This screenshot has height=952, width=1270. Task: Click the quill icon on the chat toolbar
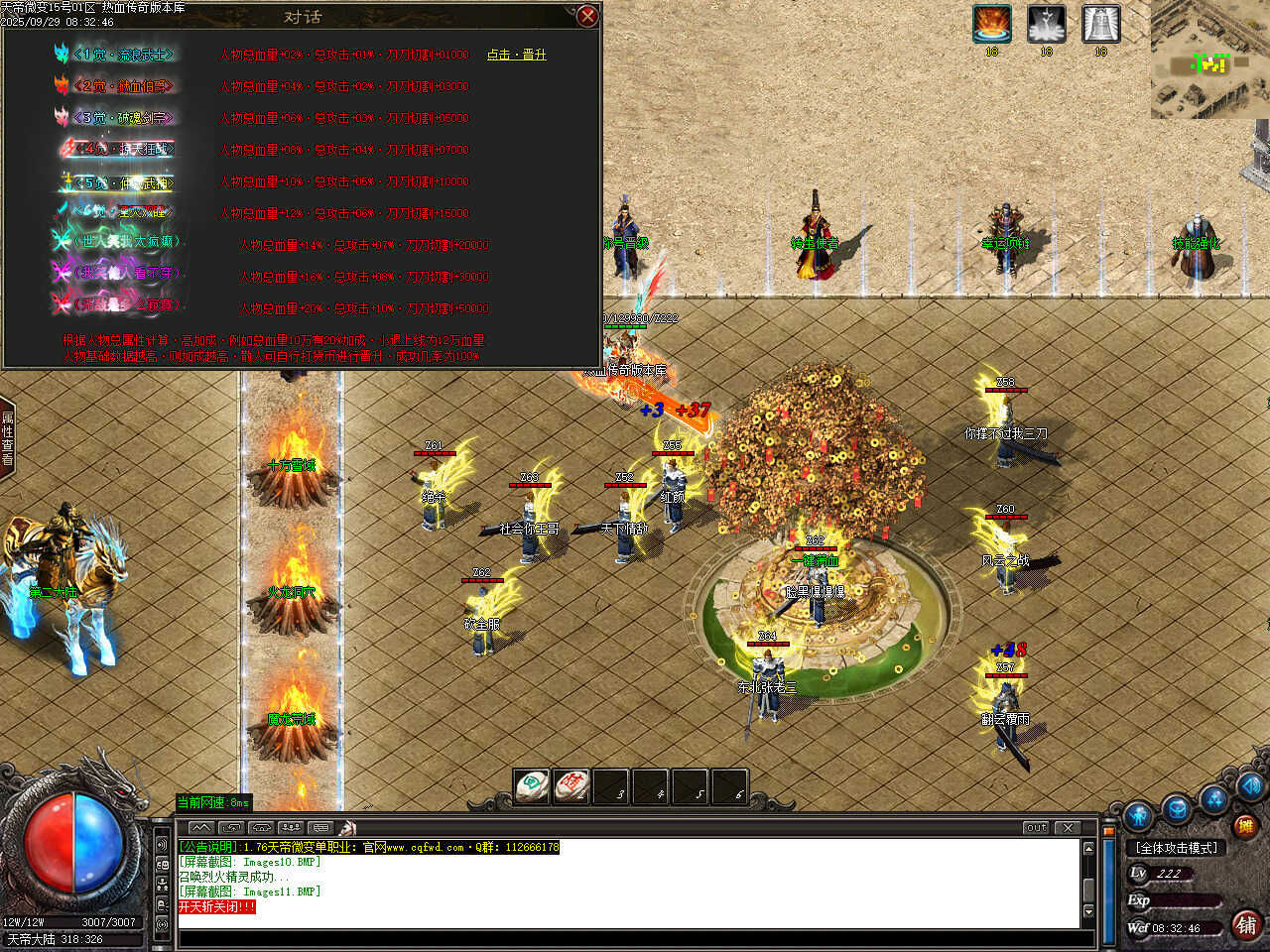346,827
